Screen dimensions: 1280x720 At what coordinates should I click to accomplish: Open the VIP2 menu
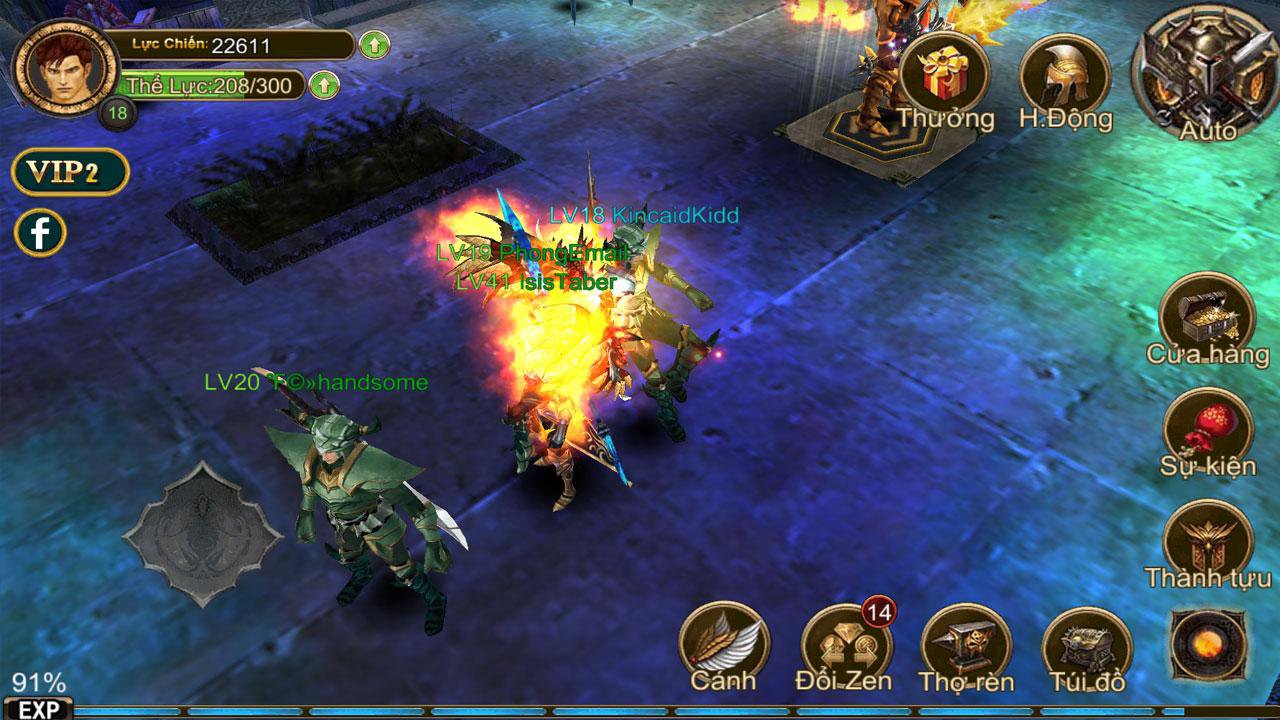pyautogui.click(x=68, y=172)
